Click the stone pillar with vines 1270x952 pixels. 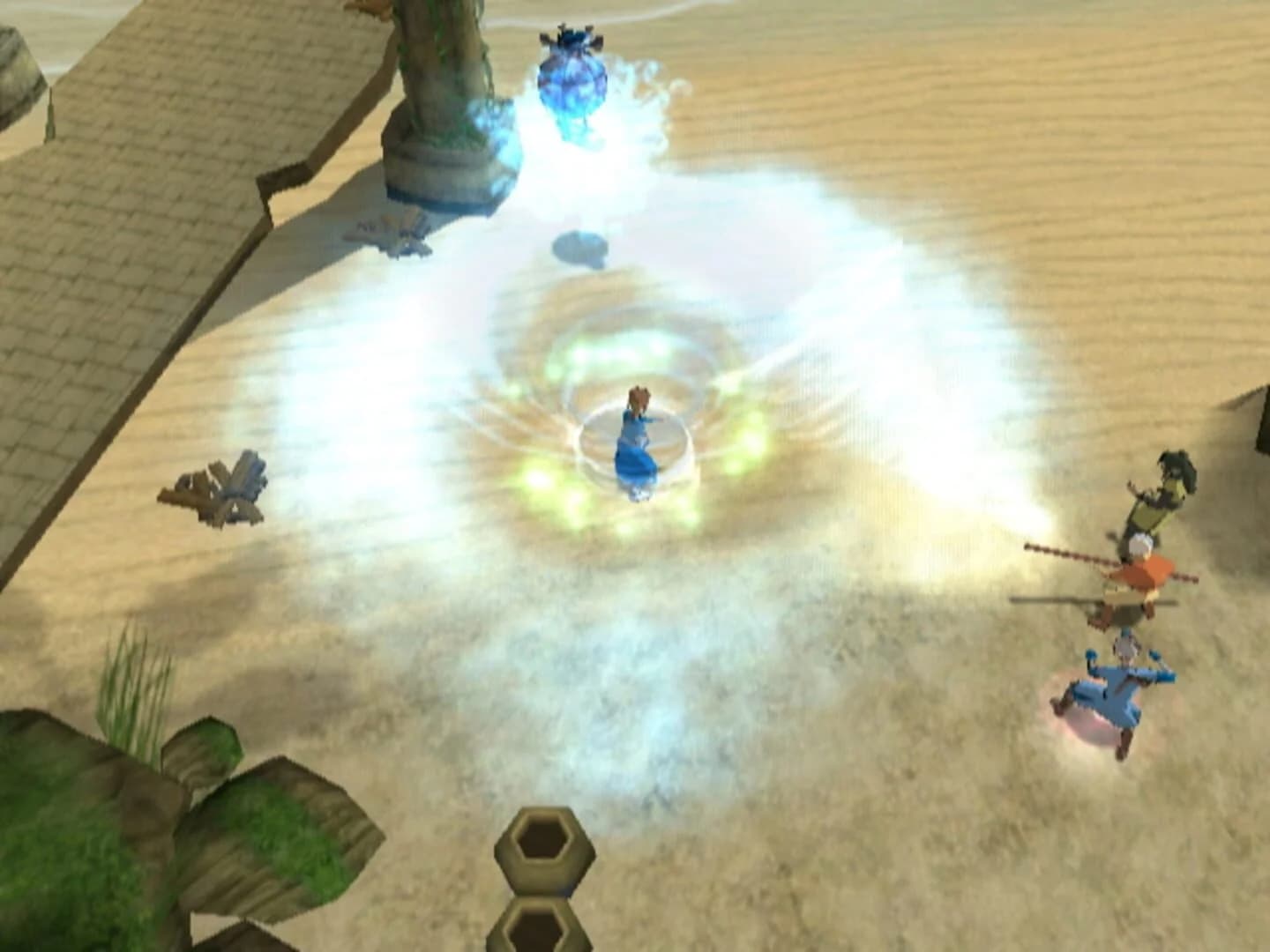[441, 97]
